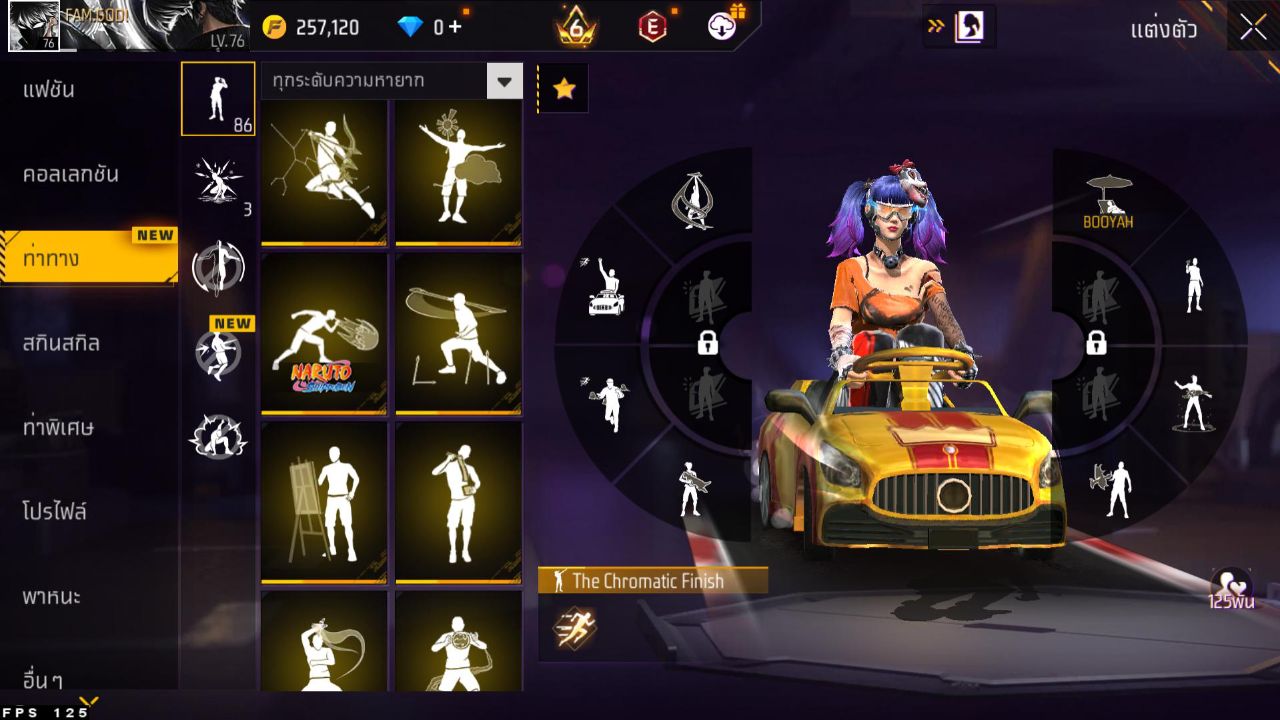Select the Naruto Shippuden emote thumbnail
This screenshot has height=720, width=1280.
pyautogui.click(x=322, y=335)
